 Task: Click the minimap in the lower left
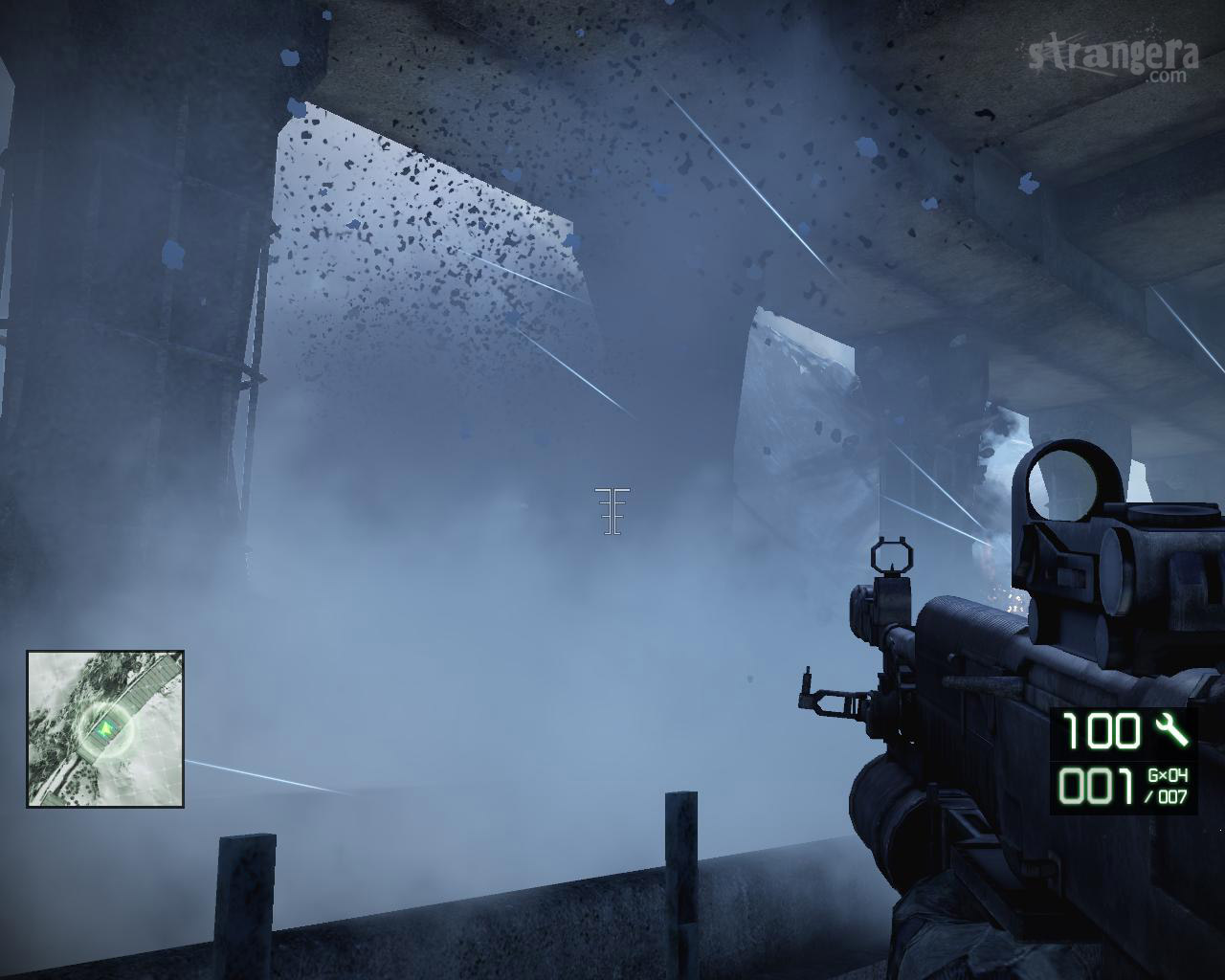click(x=105, y=728)
